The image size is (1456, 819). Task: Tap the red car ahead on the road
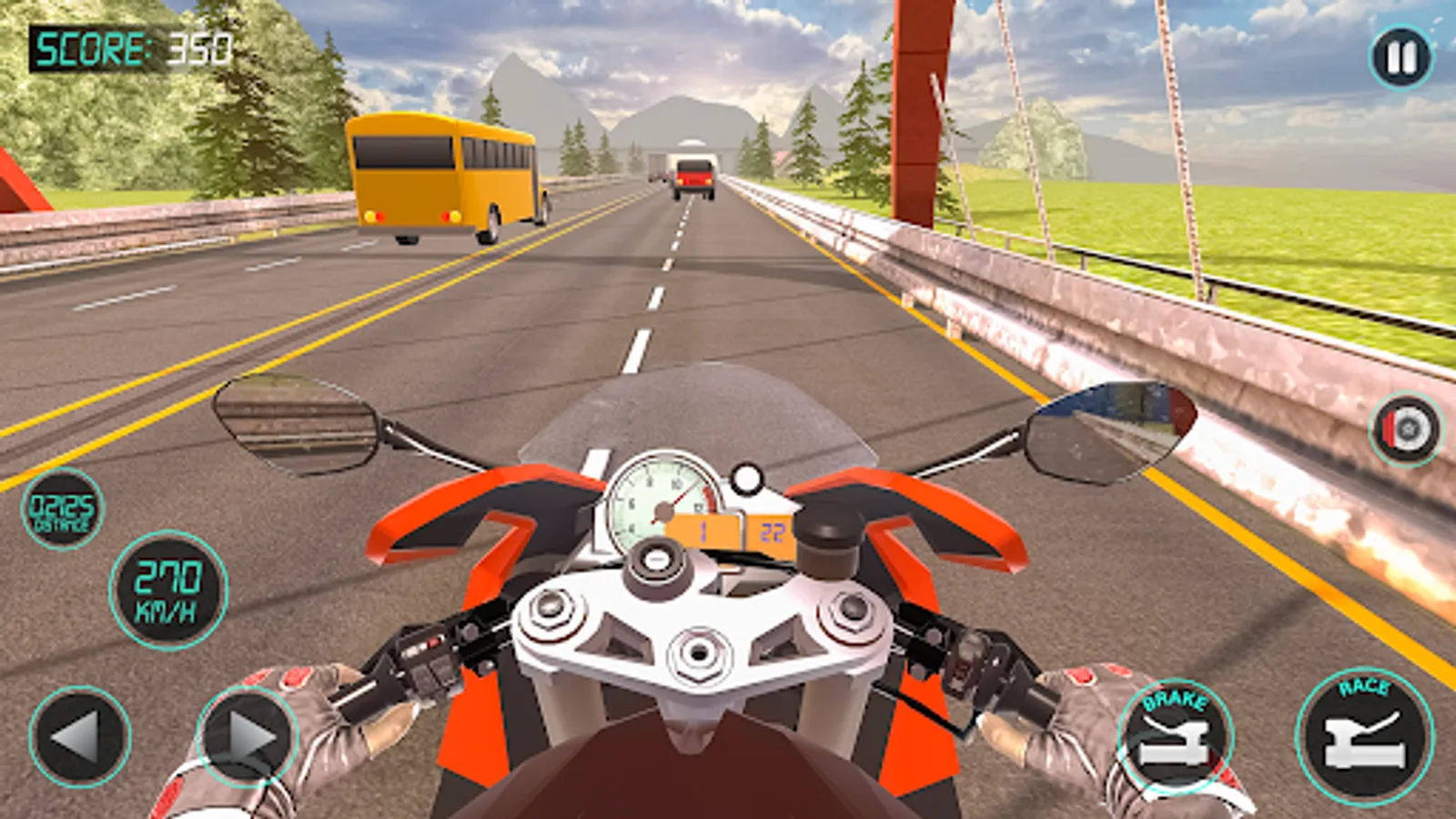(x=695, y=176)
